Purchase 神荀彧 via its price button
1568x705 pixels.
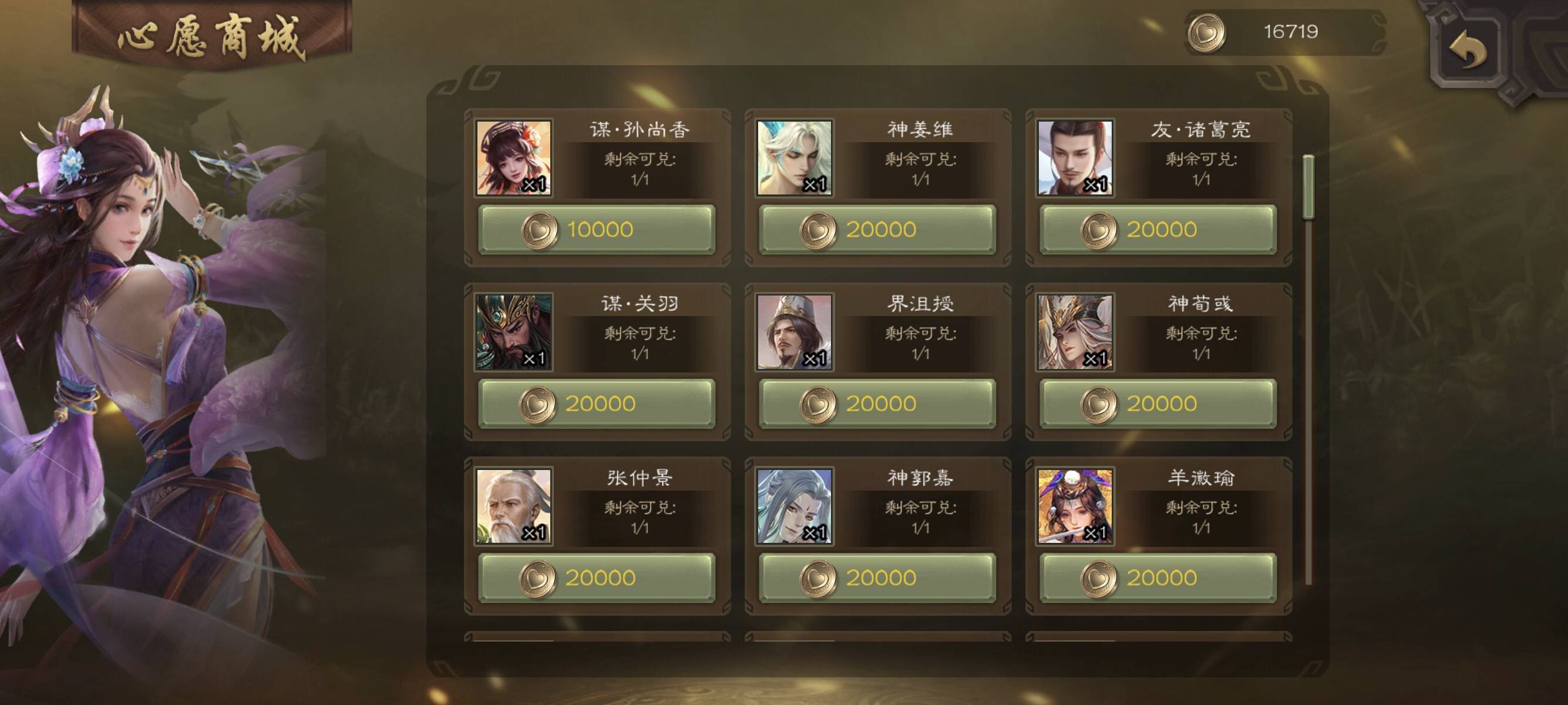click(x=1158, y=404)
